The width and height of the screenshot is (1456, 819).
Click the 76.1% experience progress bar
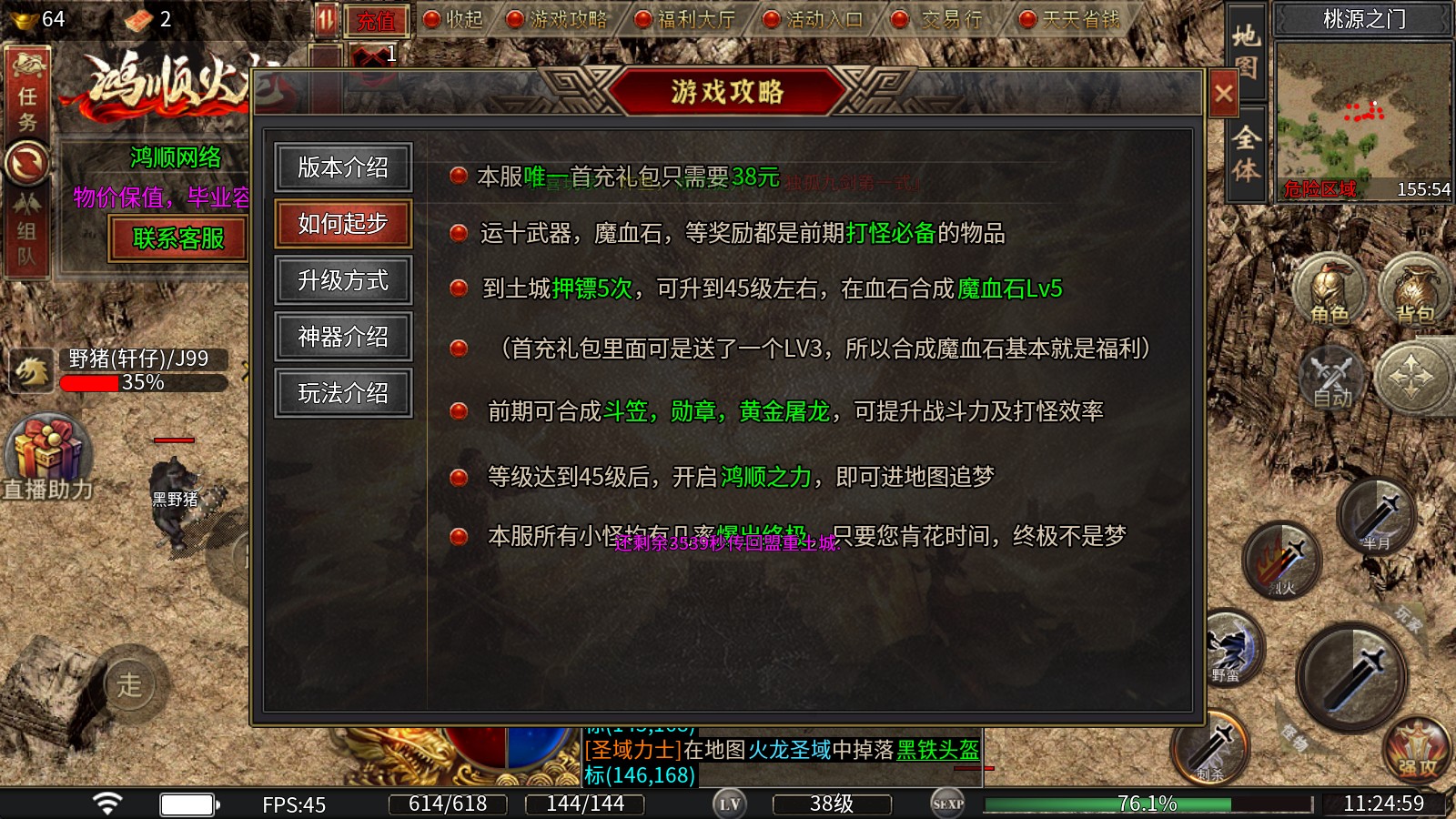pyautogui.click(x=1150, y=804)
